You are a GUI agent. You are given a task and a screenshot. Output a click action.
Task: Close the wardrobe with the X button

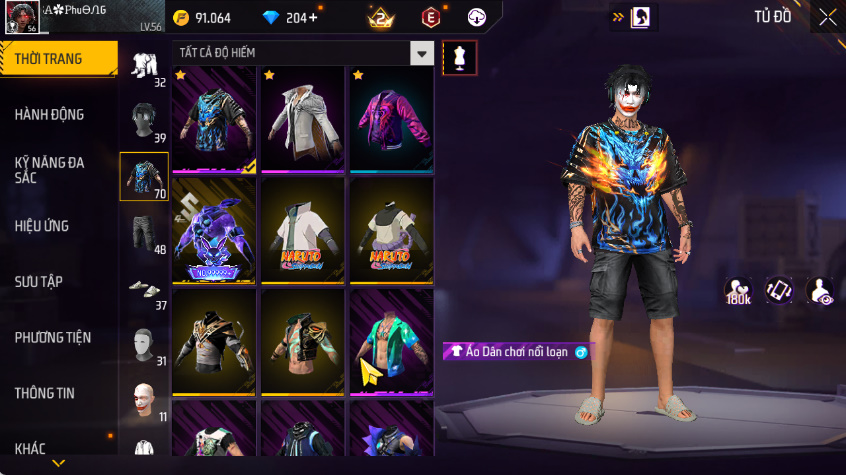click(827, 17)
